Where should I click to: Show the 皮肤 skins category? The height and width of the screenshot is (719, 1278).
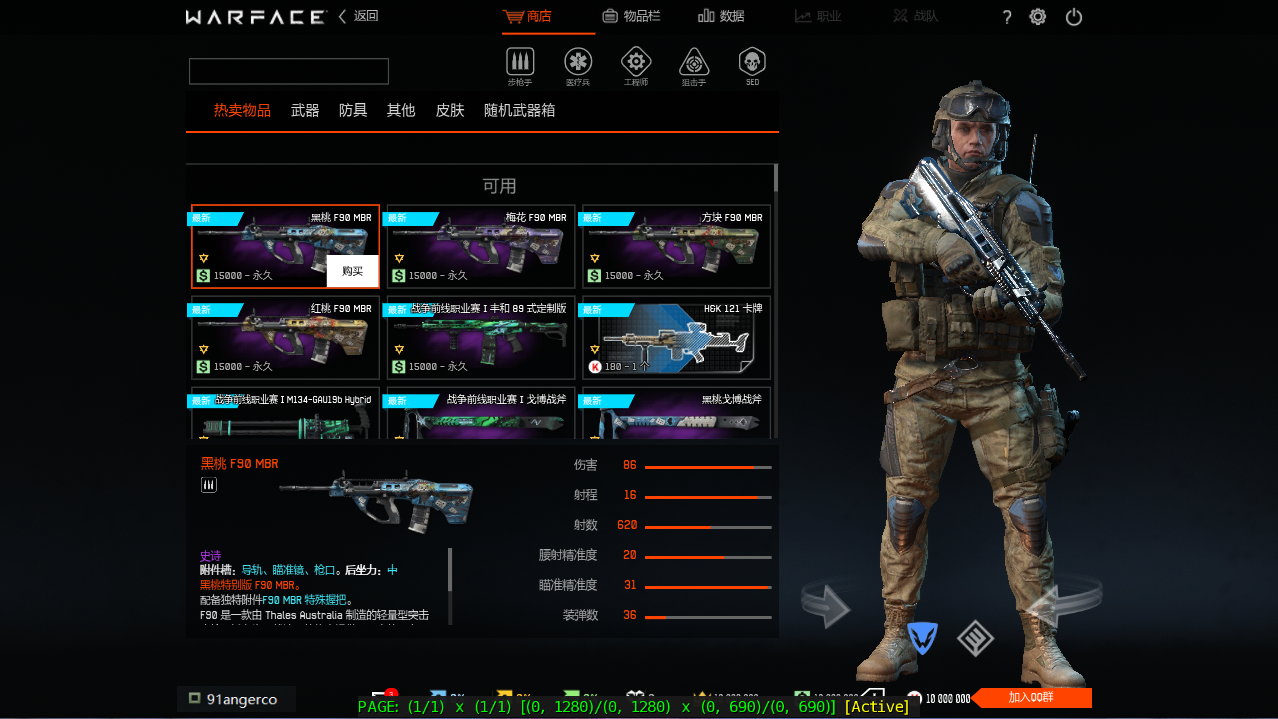tap(450, 110)
